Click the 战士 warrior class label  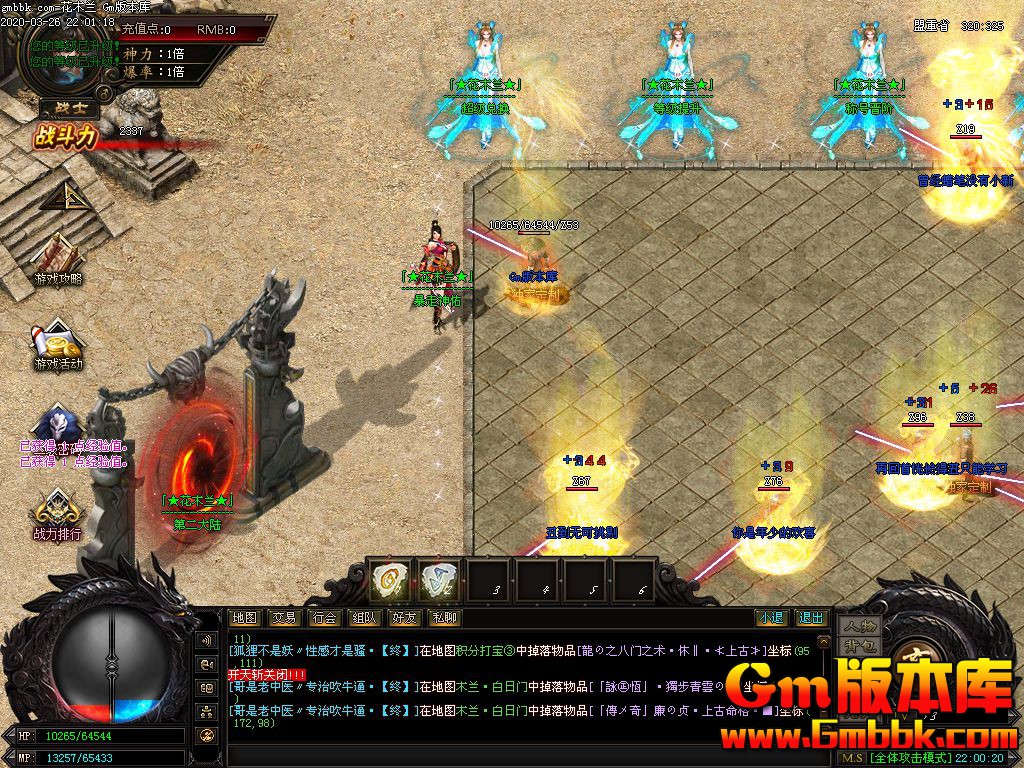coord(62,107)
